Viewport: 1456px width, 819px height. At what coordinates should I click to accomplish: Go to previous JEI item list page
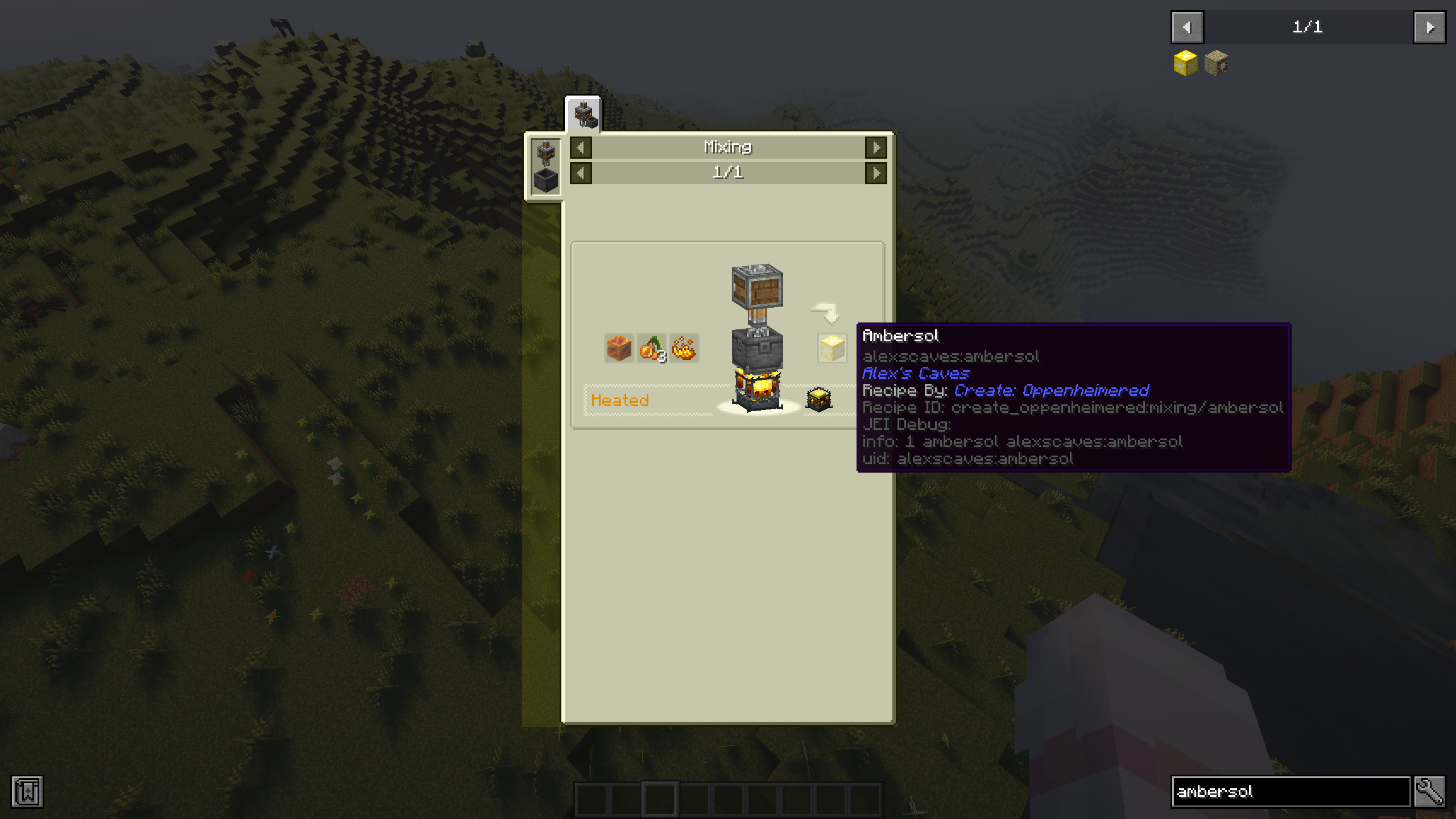pos(1187,27)
